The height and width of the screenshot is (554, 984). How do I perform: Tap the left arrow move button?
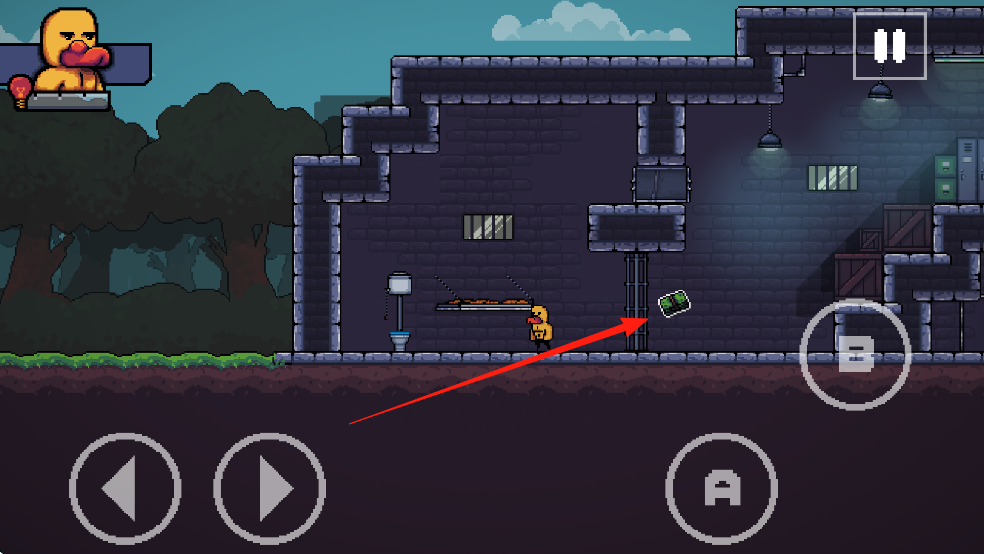click(x=125, y=489)
